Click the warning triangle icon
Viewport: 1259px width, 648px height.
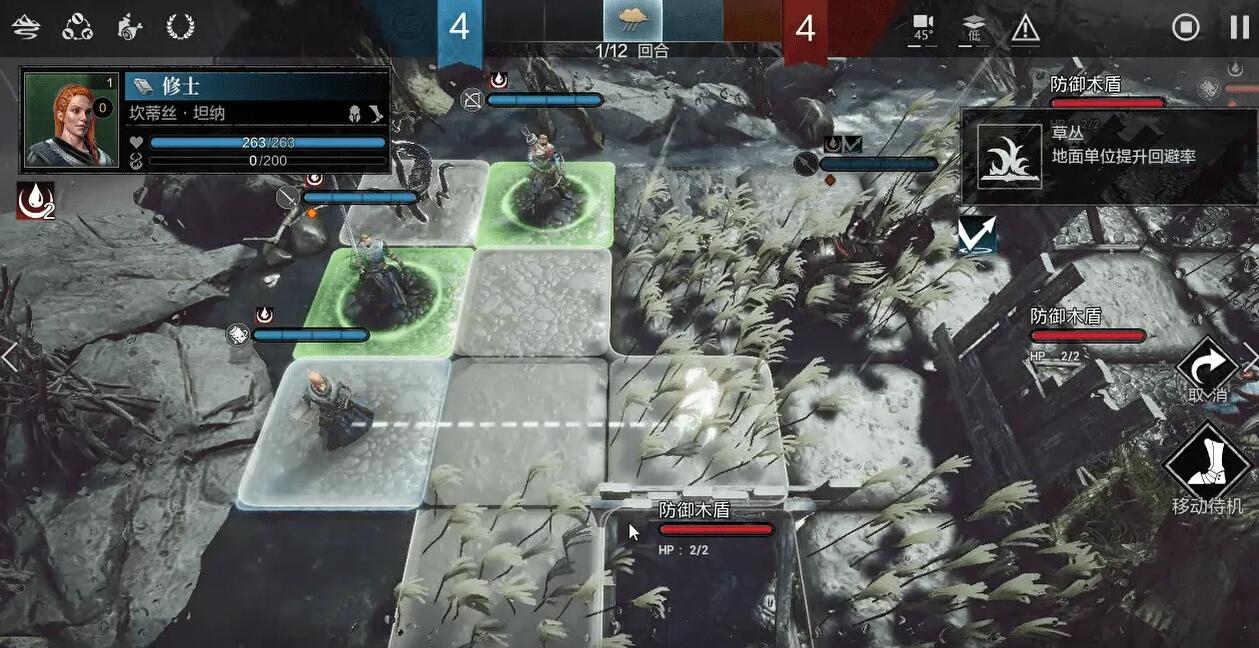pos(1025,28)
